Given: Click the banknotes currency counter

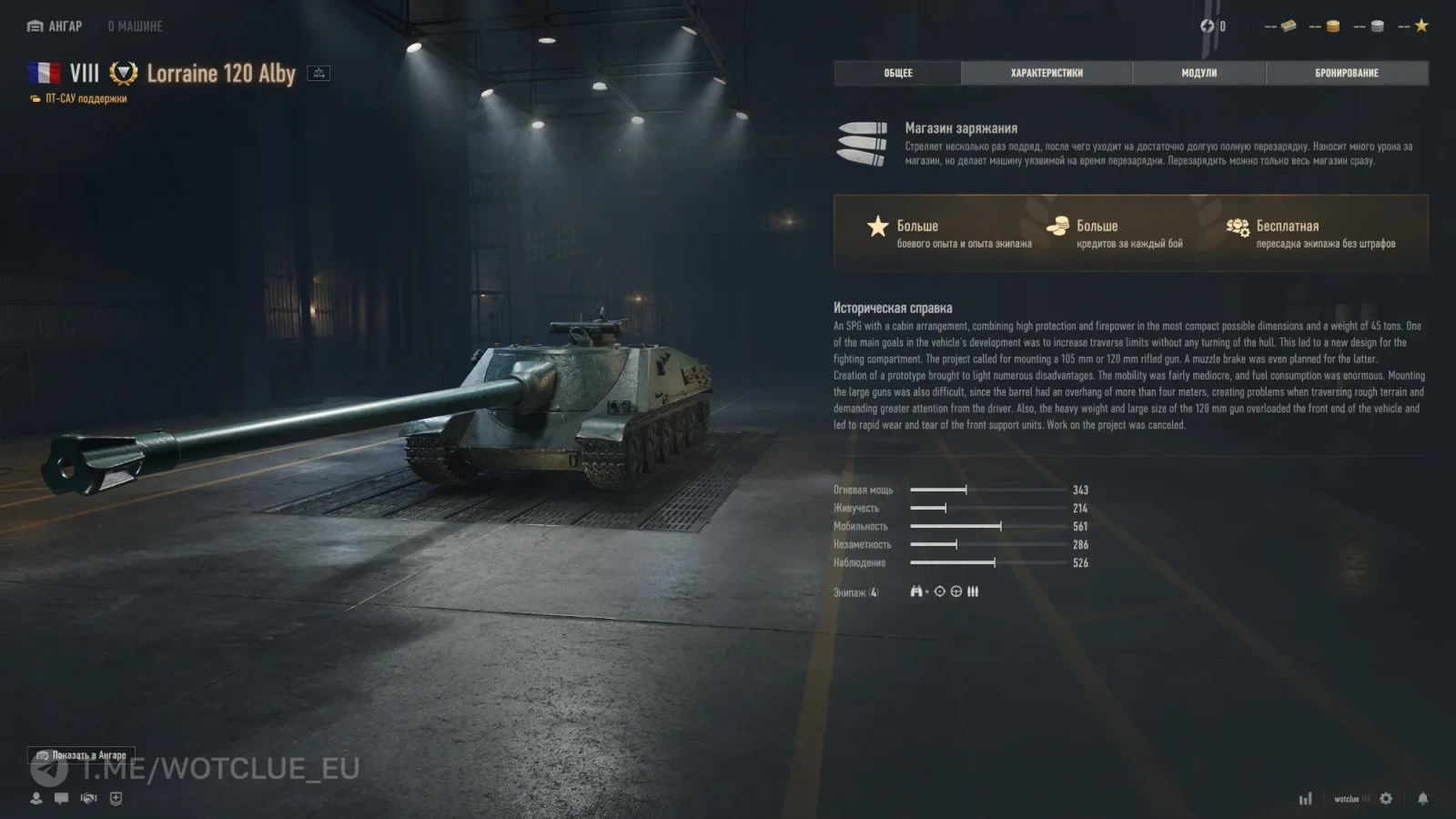Looking at the screenshot, I should click(1281, 26).
